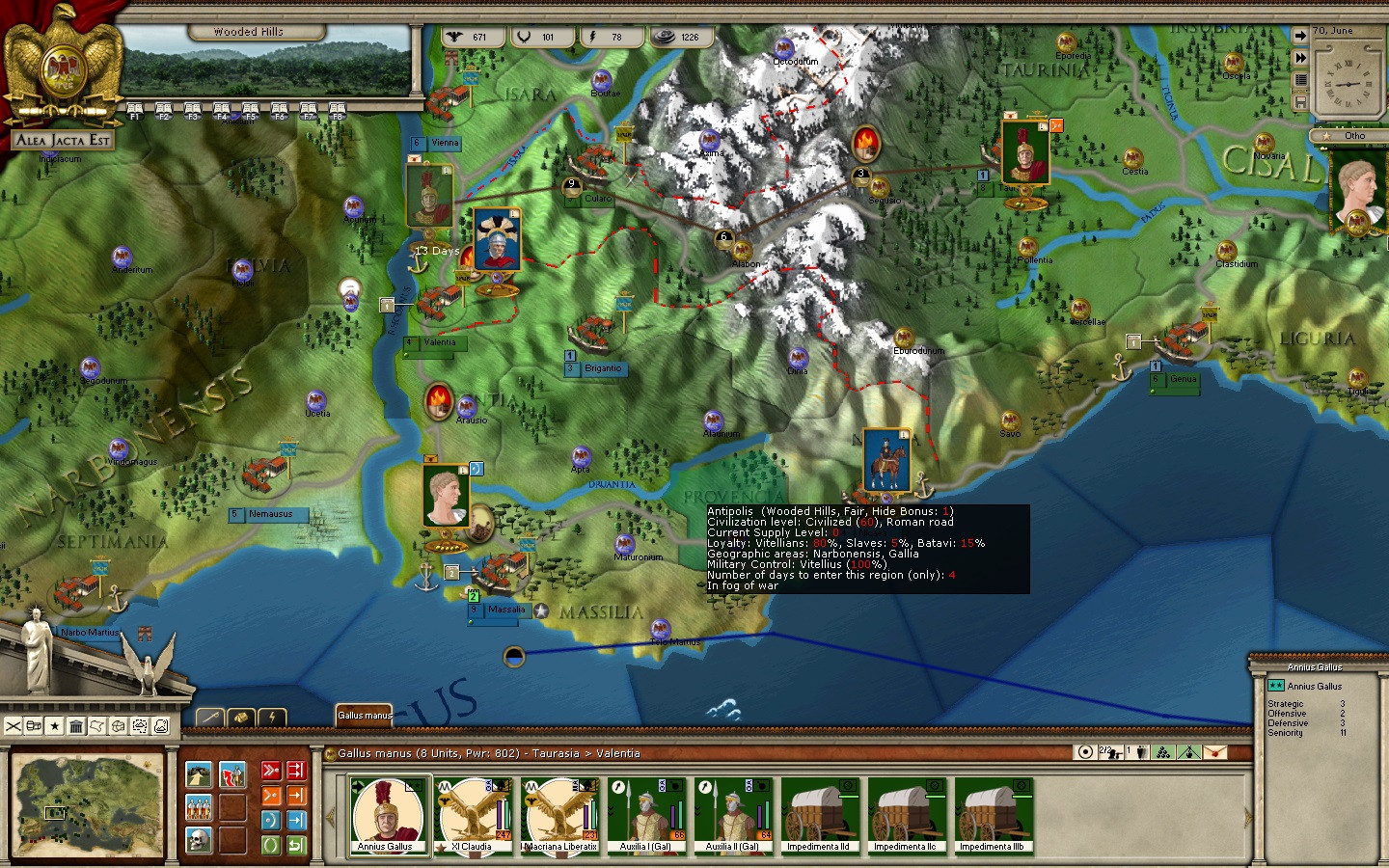This screenshot has height=868, width=1389.
Task: Advance to the next turn arrow
Action: point(1300,36)
